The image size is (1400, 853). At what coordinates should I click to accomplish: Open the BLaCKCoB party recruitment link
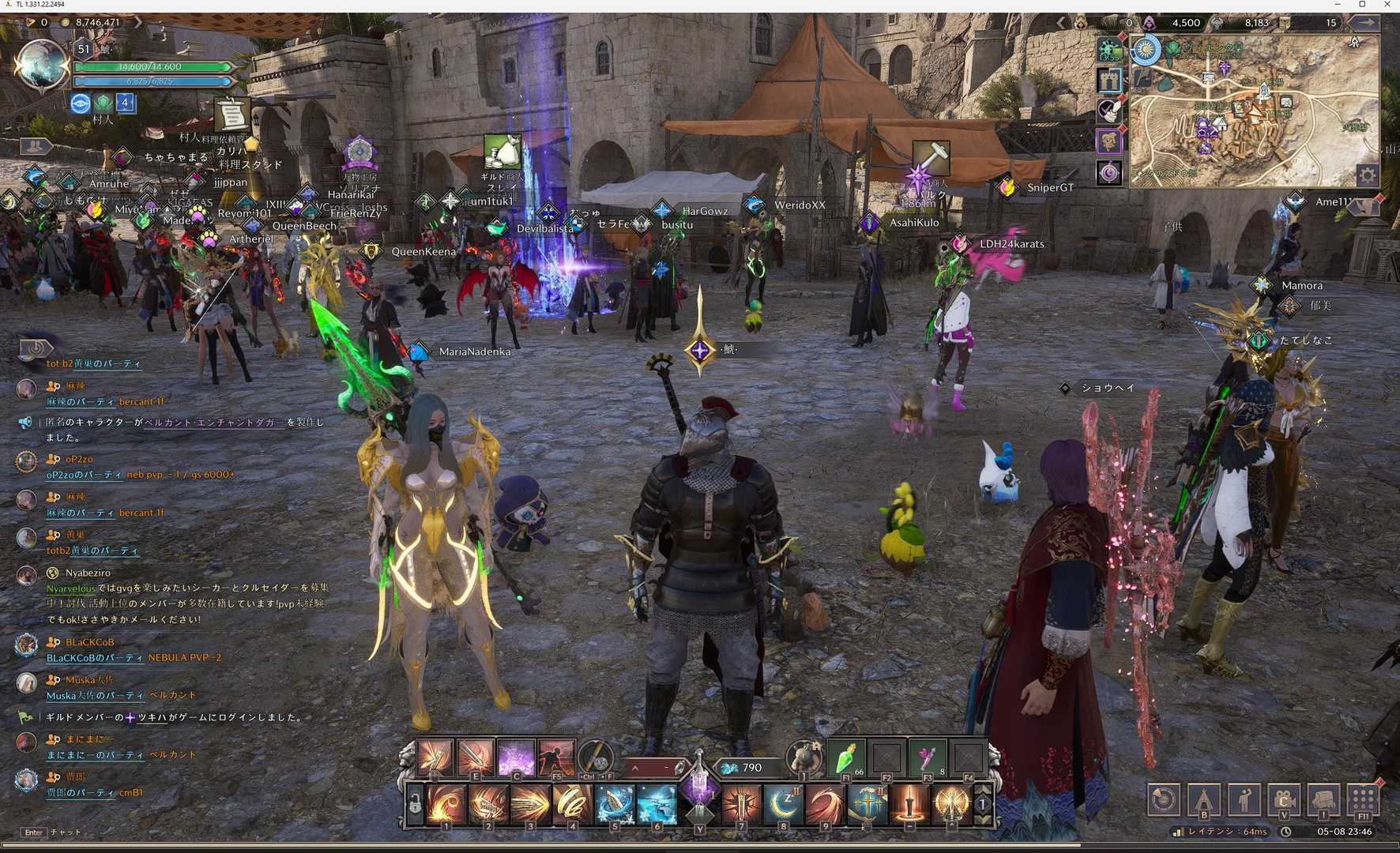[x=95, y=658]
